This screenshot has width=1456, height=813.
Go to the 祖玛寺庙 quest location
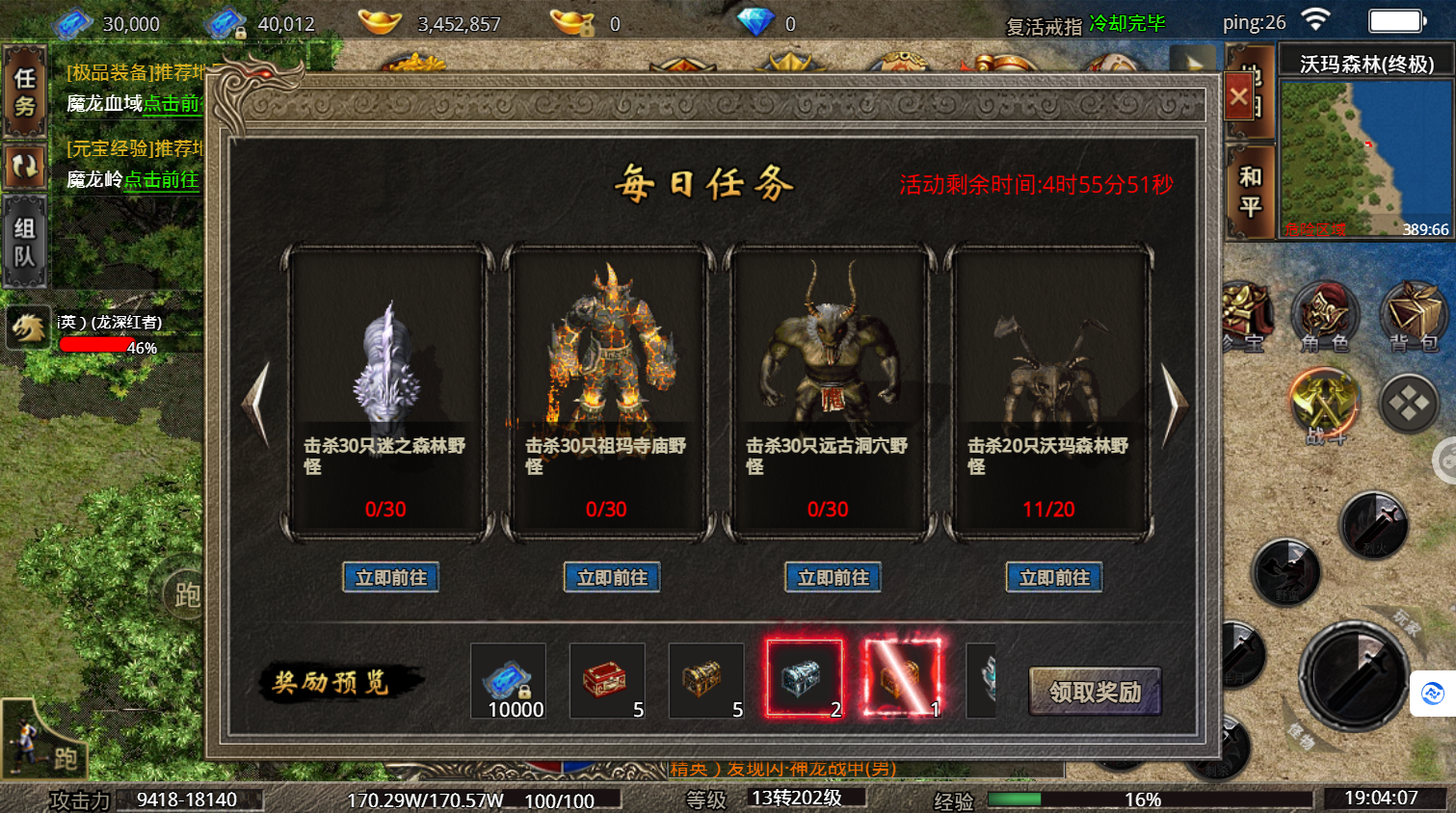(x=612, y=578)
